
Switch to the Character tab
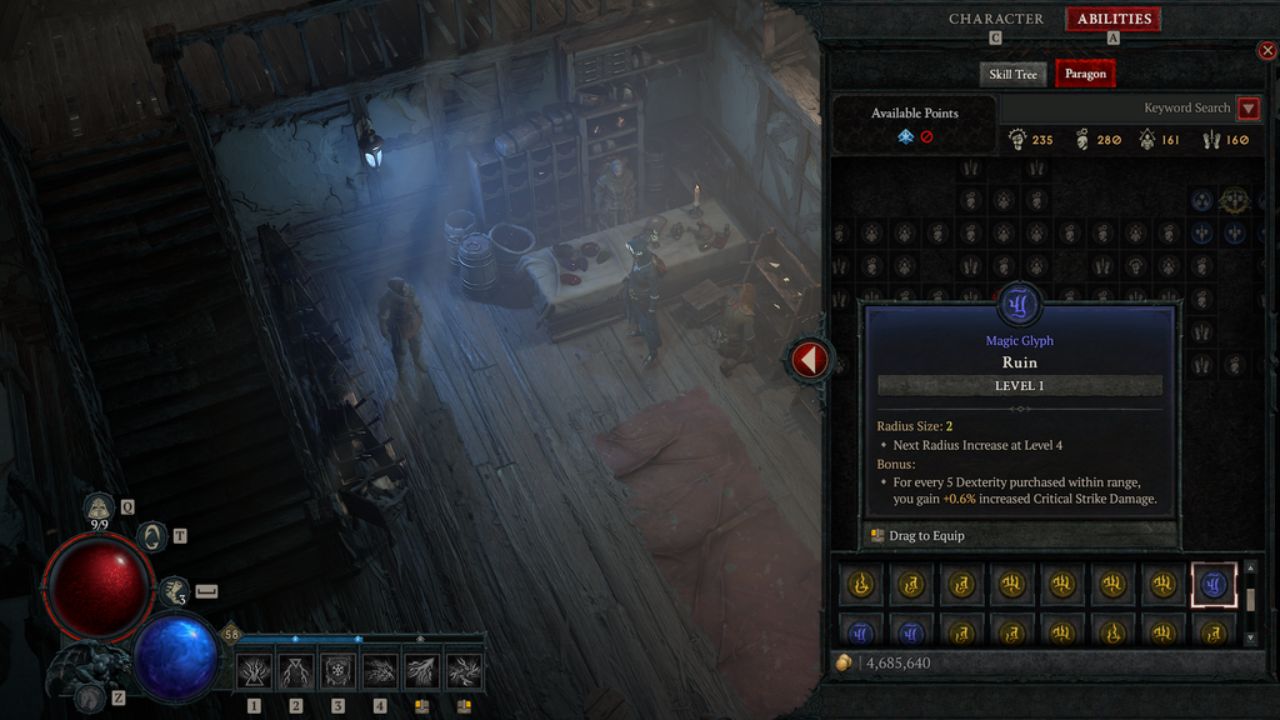pyautogui.click(x=996, y=19)
